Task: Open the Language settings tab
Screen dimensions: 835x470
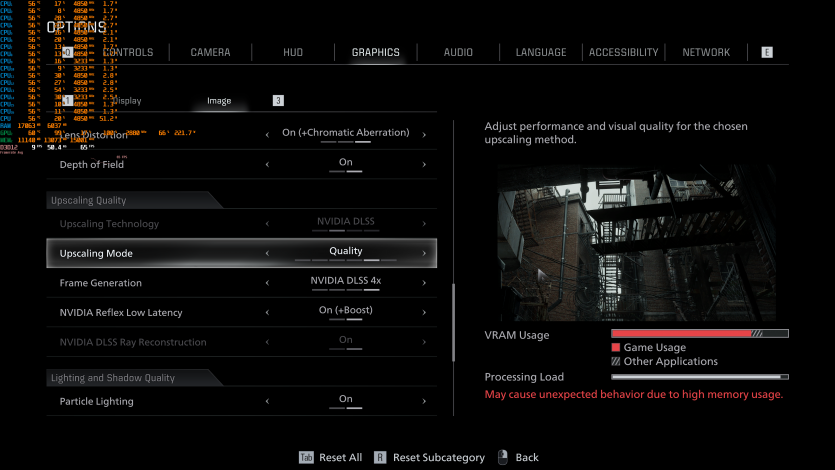Action: coord(541,52)
